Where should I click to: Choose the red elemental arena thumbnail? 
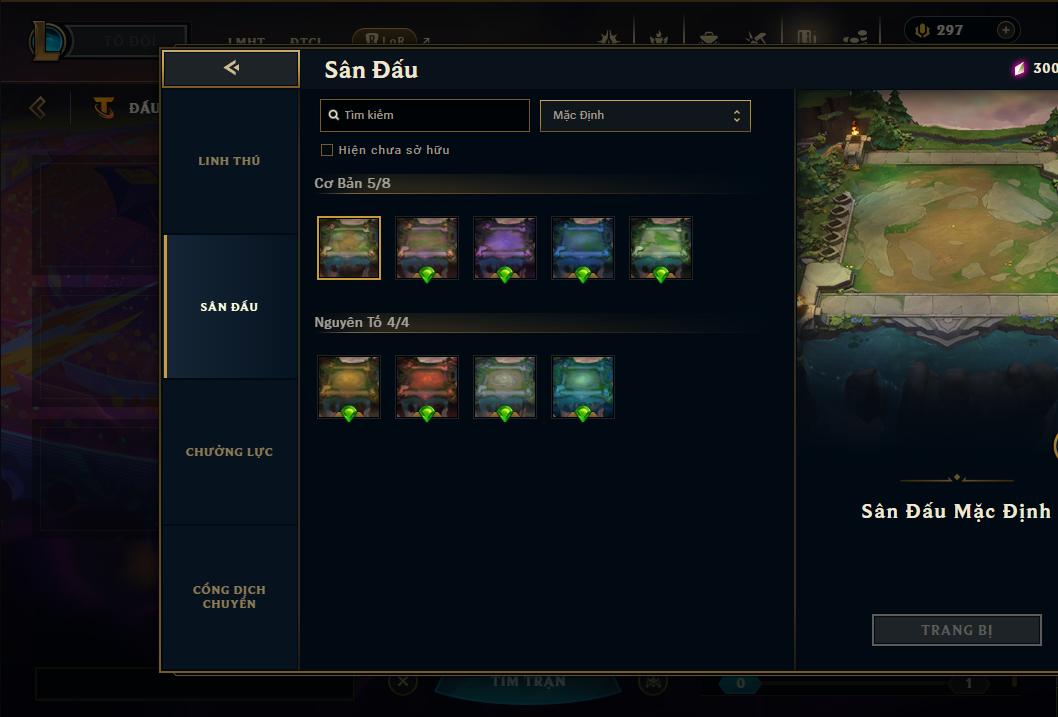(x=427, y=386)
